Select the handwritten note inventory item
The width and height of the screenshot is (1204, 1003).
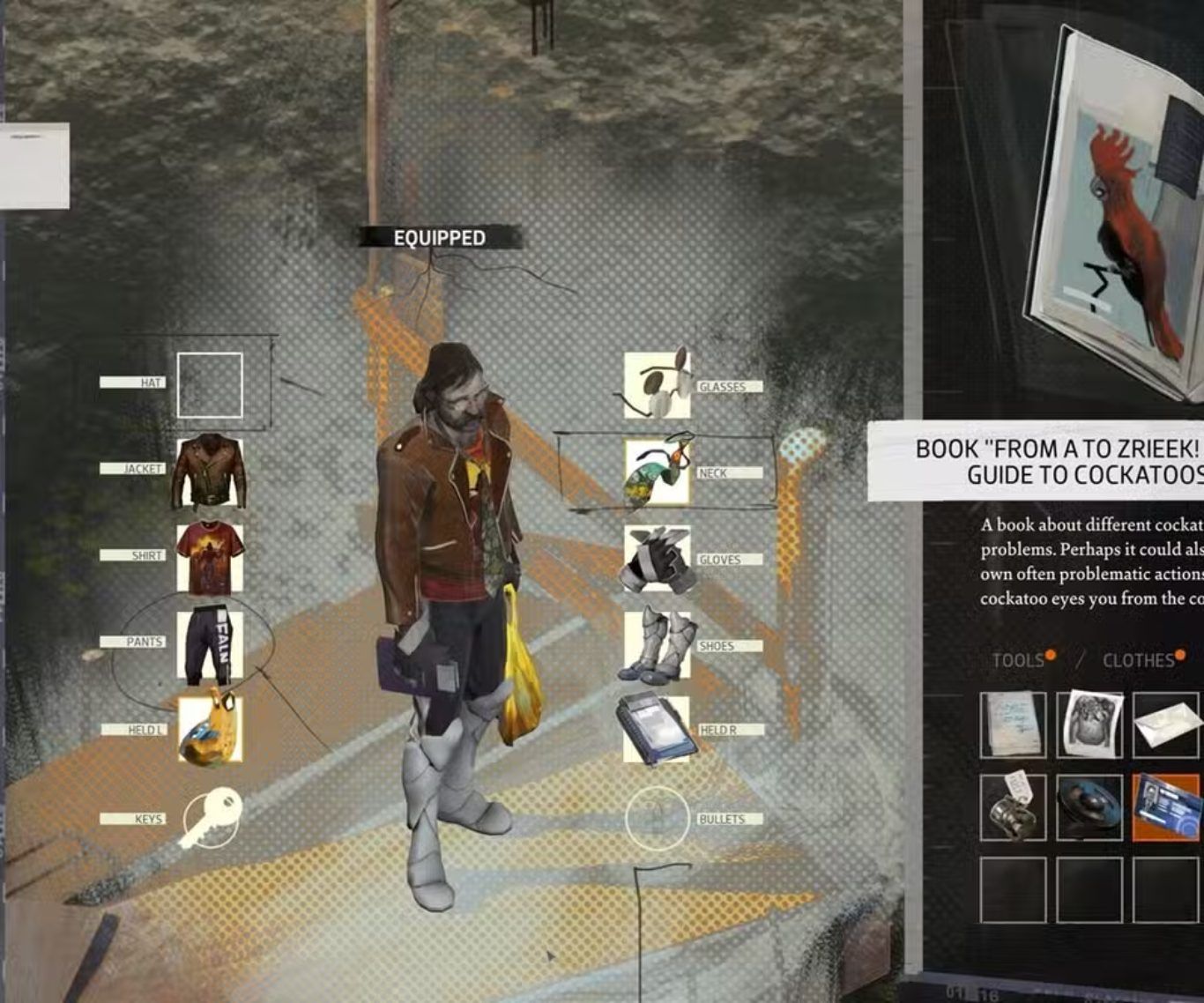(1013, 724)
